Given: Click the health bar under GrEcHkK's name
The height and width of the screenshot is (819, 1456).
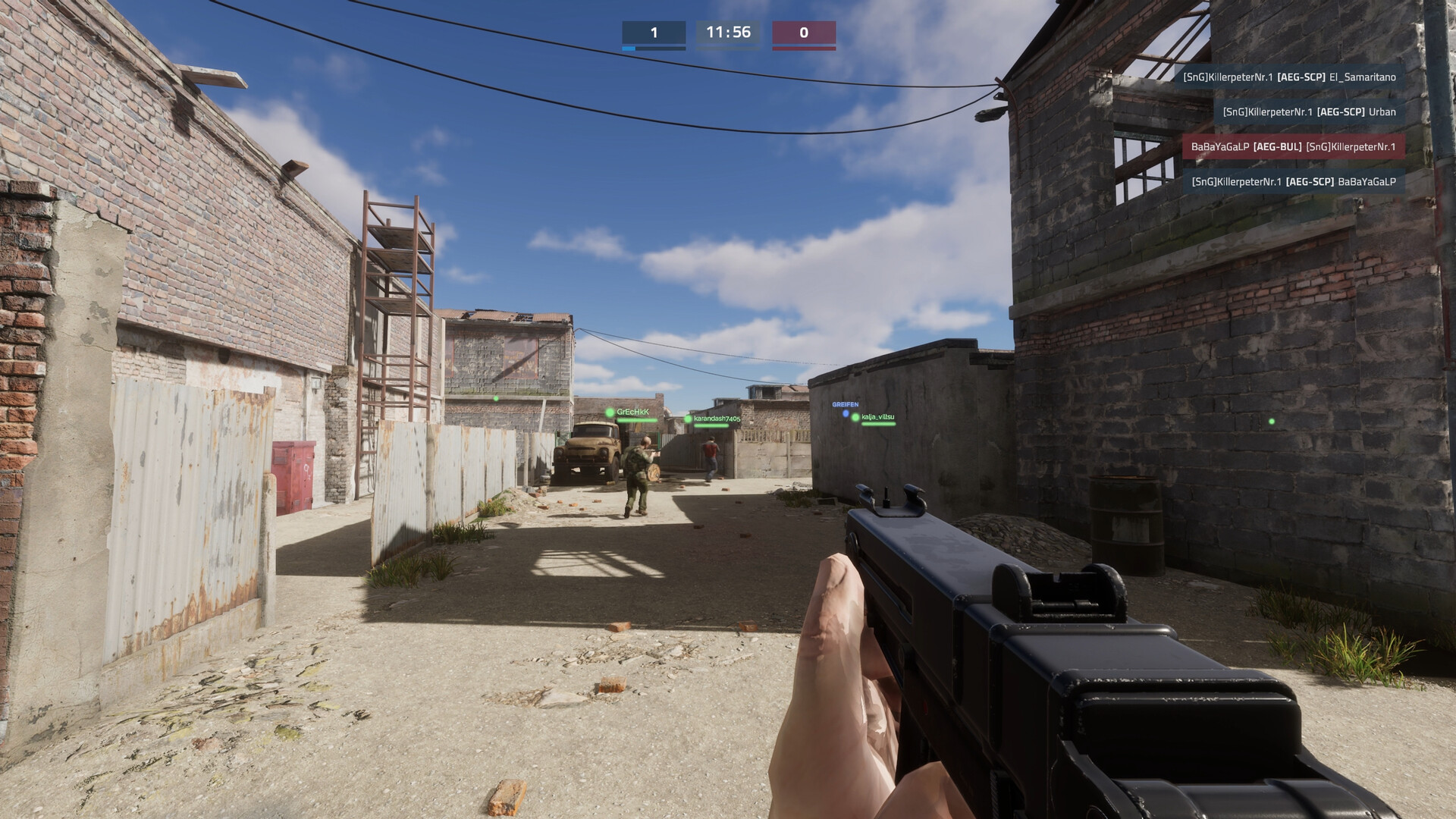Looking at the screenshot, I should coord(639,422).
